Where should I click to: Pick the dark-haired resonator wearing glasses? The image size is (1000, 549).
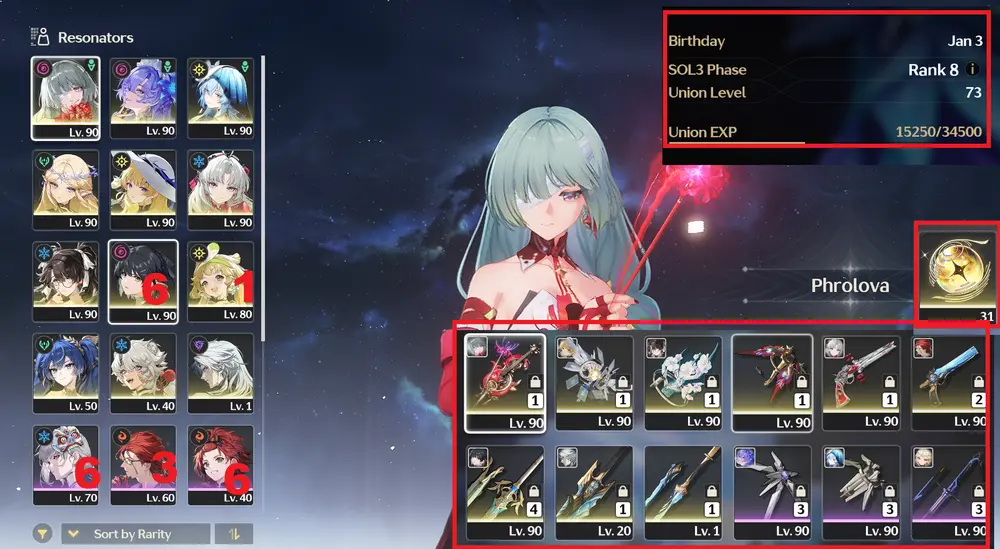pyautogui.click(x=66, y=282)
